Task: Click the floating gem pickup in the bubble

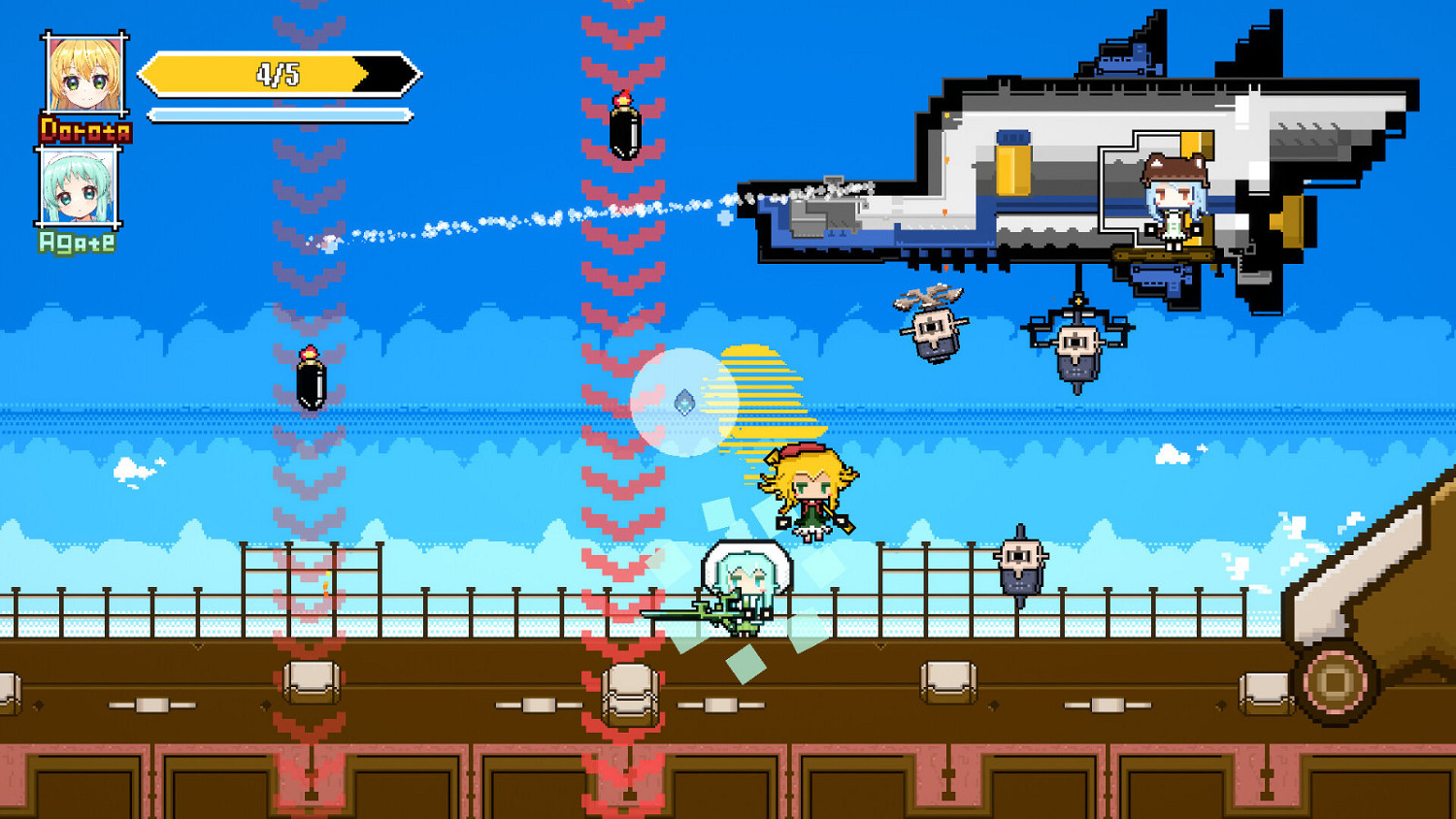Action: [685, 403]
